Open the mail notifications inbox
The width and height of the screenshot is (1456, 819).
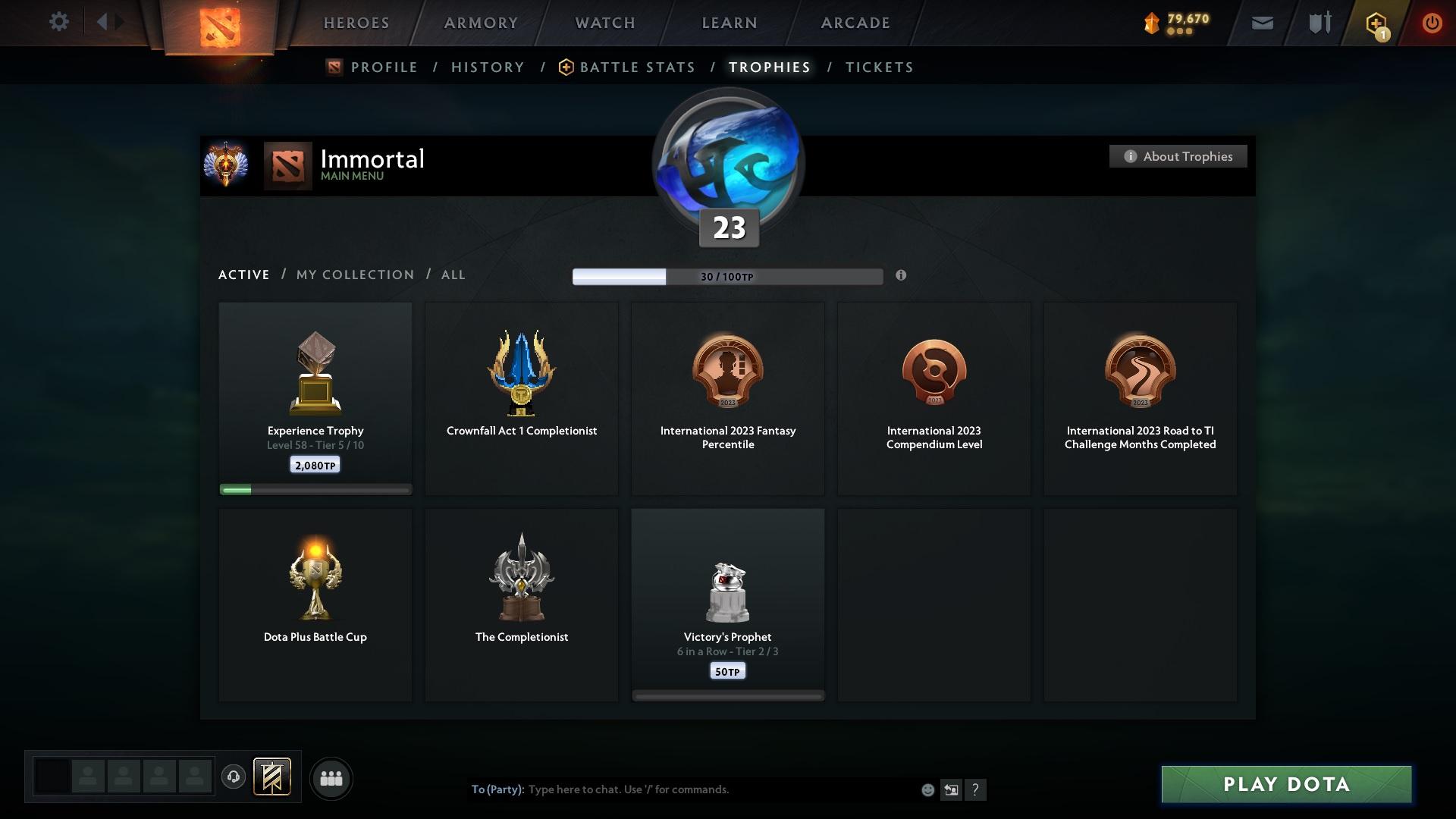[x=1262, y=22]
